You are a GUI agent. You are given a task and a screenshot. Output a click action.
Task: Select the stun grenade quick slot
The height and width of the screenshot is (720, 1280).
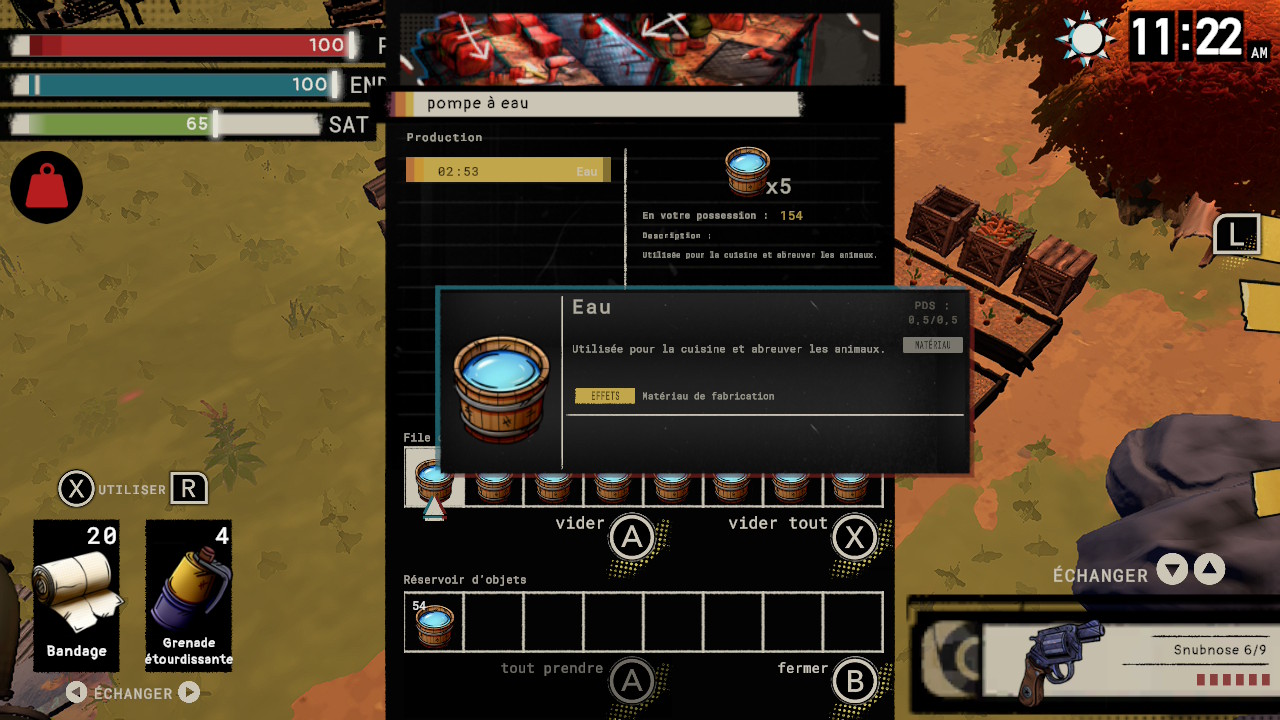189,594
